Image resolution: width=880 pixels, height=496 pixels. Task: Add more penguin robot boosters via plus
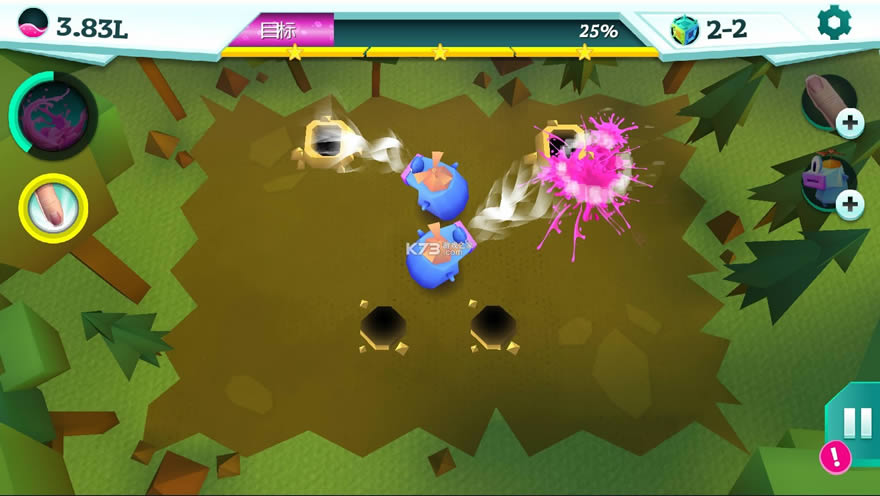[850, 205]
